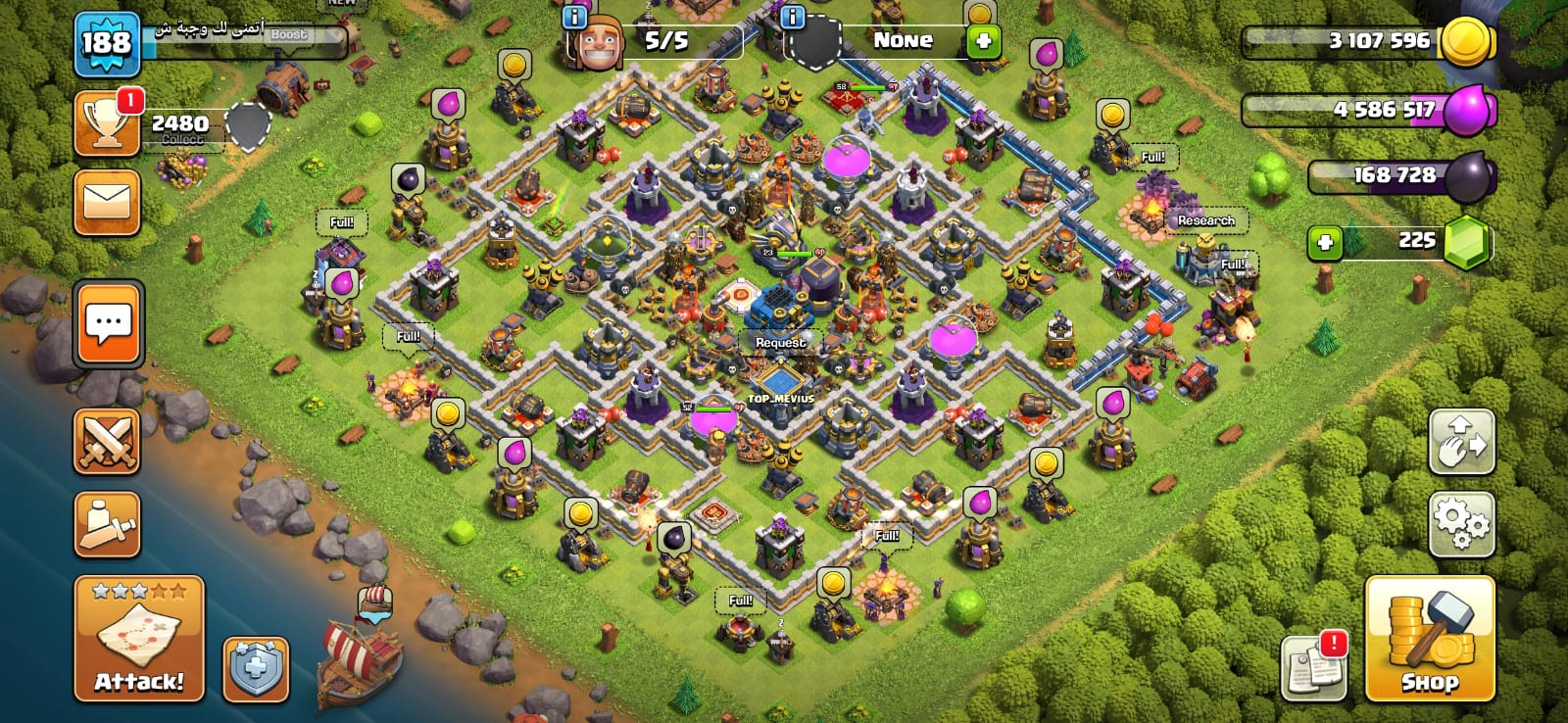
Task: Open the Research bubble at laboratory
Action: click(1205, 220)
